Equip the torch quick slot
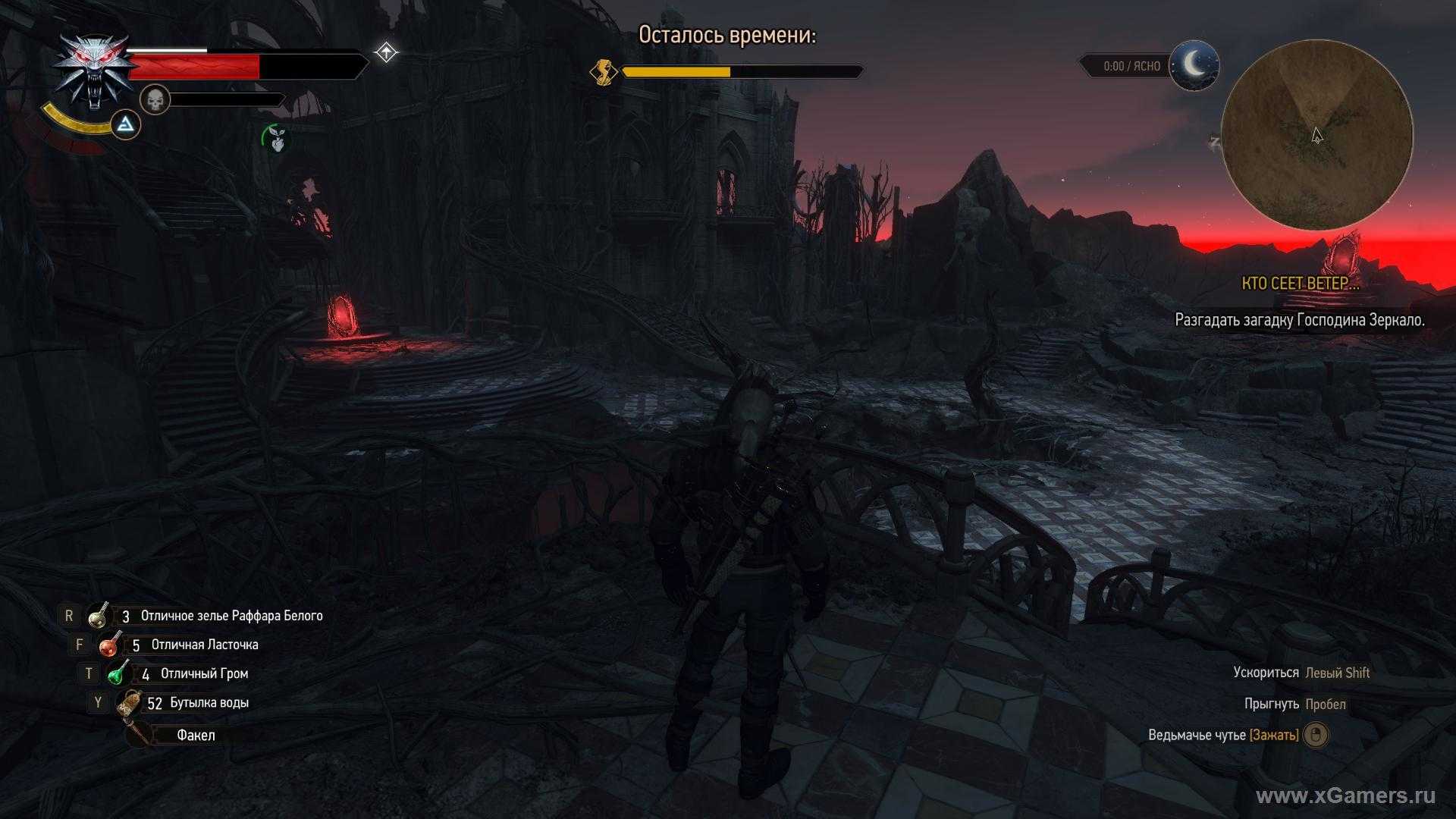The width and height of the screenshot is (1456, 819). [x=140, y=735]
